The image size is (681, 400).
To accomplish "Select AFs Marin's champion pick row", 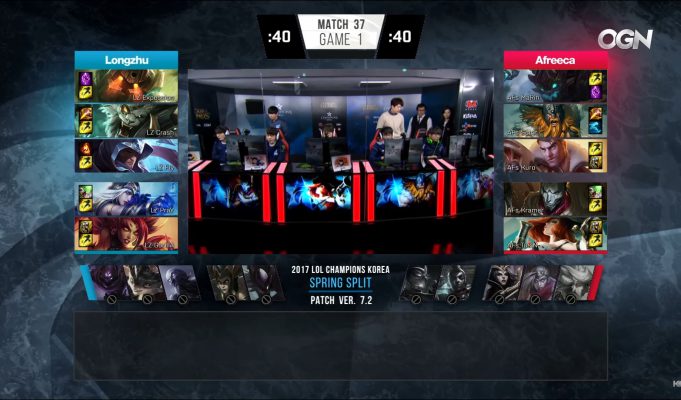I will [x=547, y=86].
